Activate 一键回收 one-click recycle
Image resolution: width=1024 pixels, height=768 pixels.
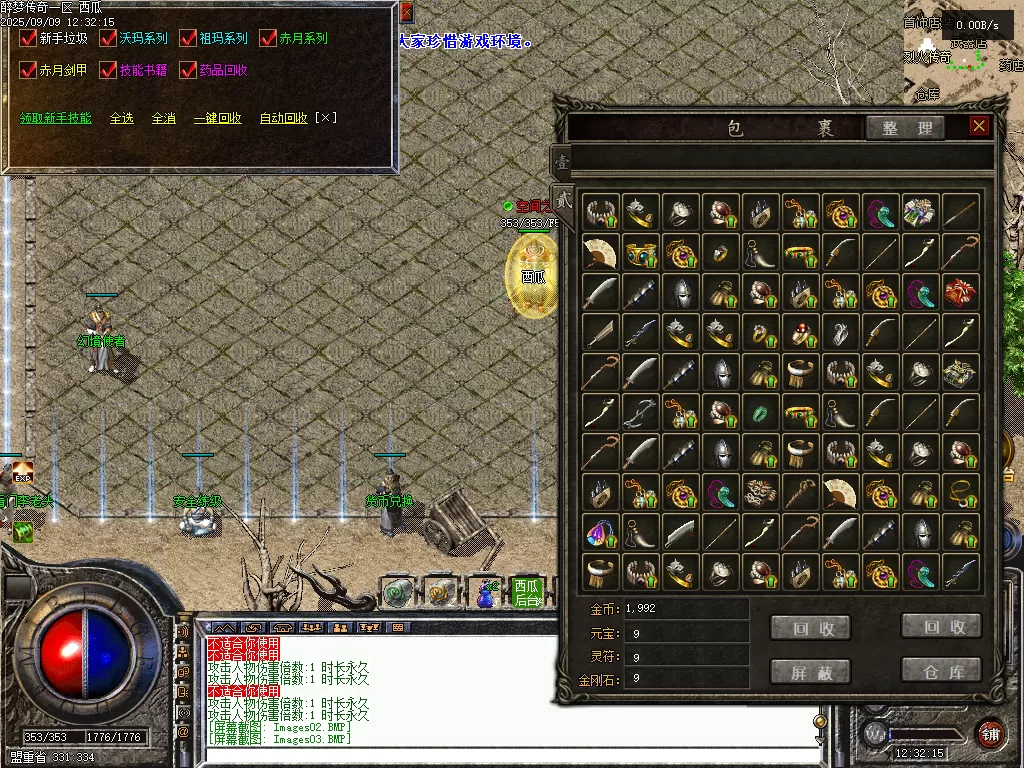click(218, 118)
